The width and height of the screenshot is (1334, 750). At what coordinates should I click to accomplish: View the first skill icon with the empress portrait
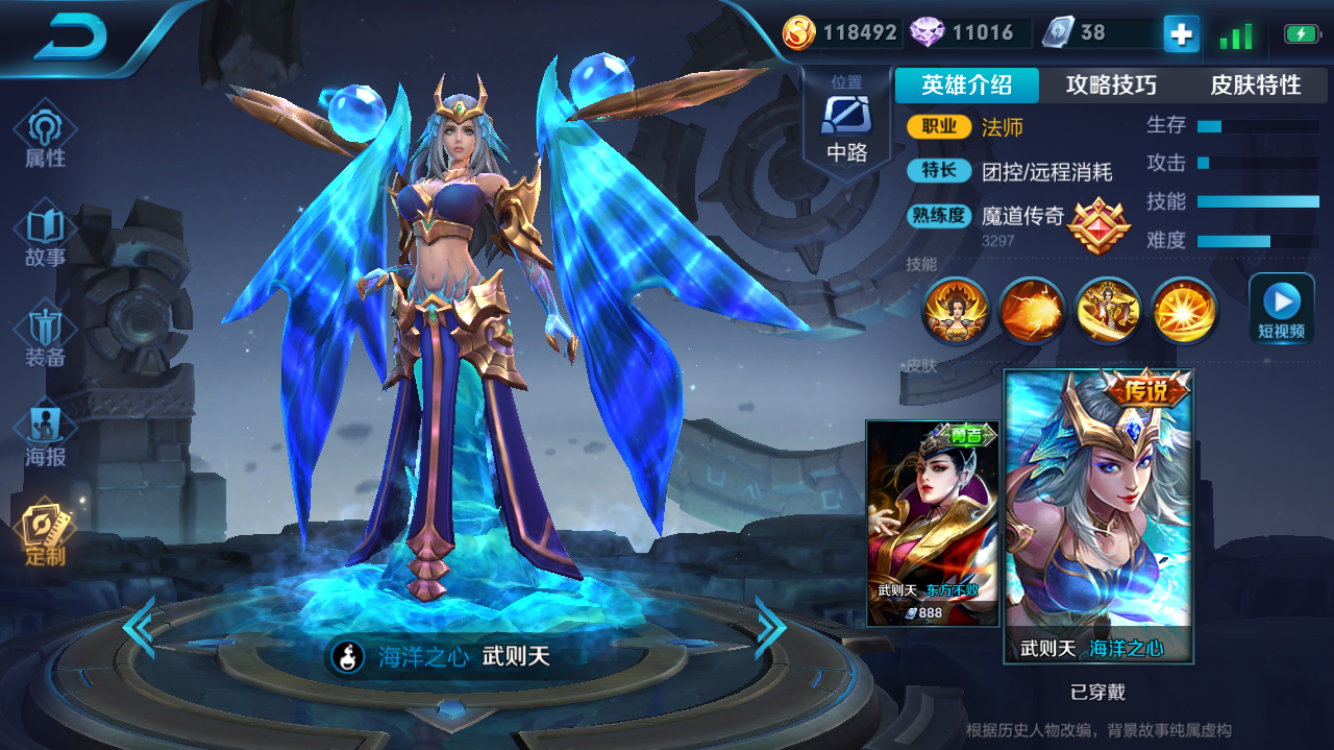tap(956, 310)
